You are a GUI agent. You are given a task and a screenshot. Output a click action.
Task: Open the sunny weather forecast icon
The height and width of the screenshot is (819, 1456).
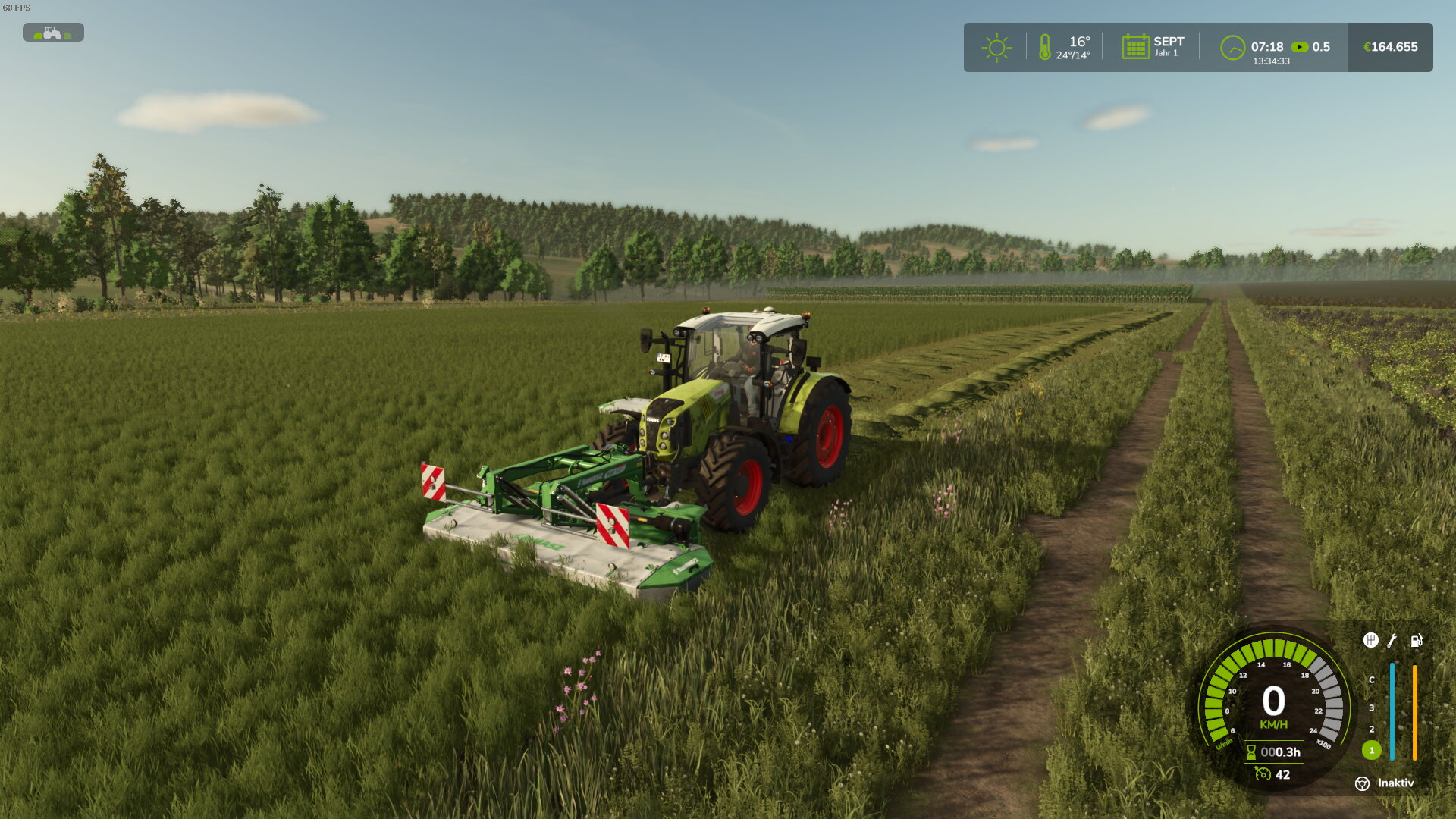(996, 47)
